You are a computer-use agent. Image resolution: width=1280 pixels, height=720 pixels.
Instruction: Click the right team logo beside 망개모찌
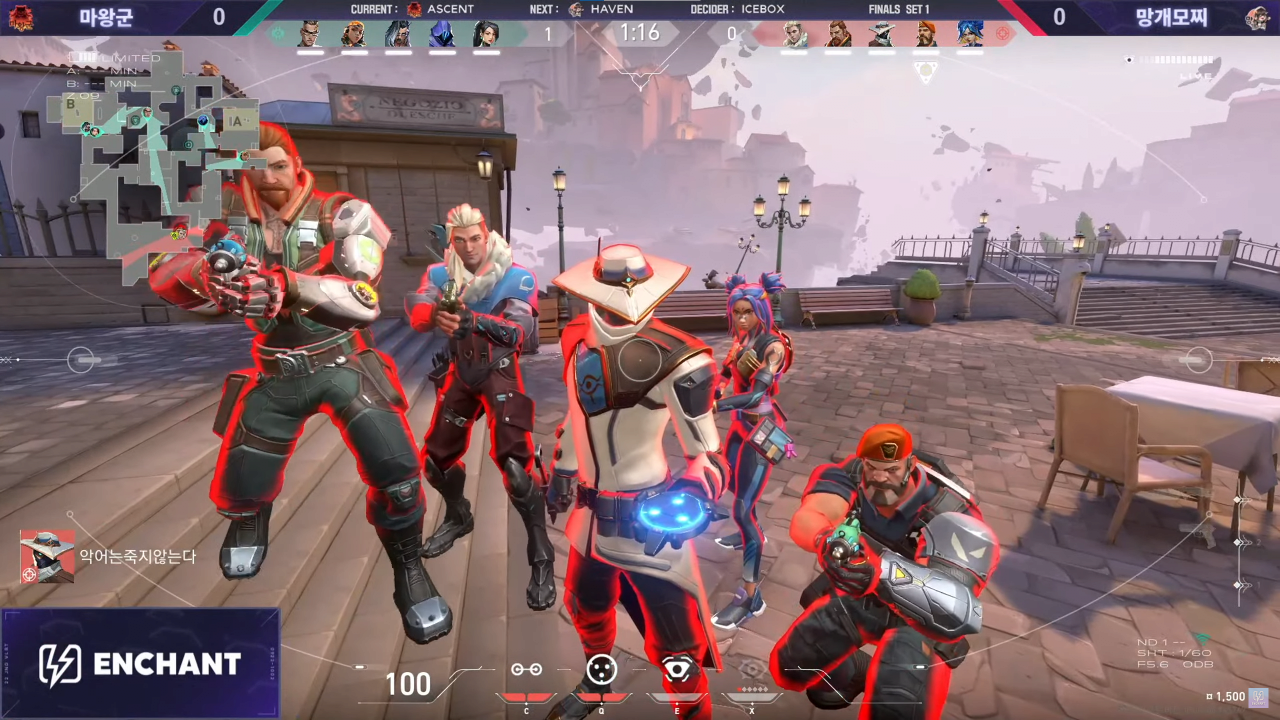pos(1258,17)
